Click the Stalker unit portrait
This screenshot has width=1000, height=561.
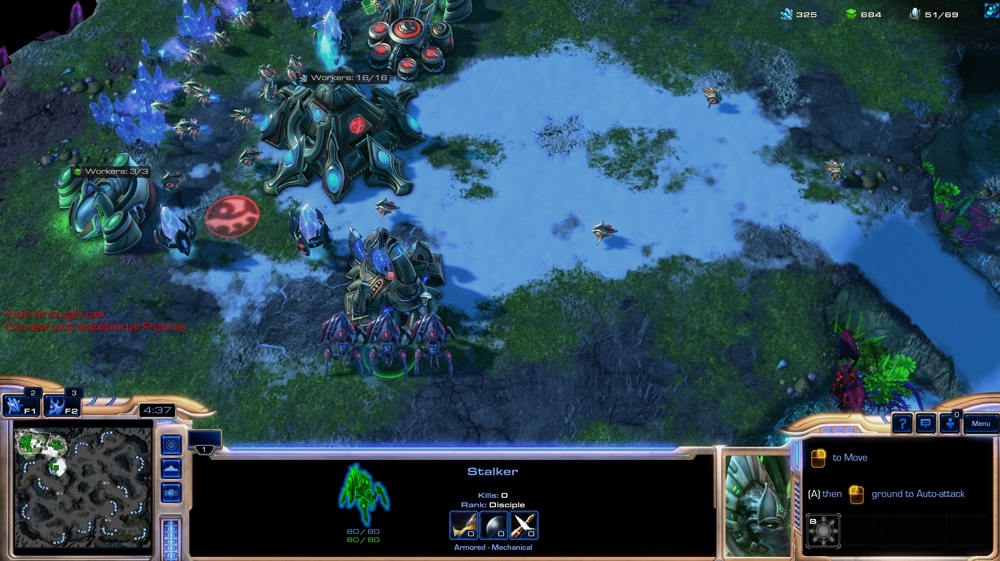pyautogui.click(x=755, y=505)
